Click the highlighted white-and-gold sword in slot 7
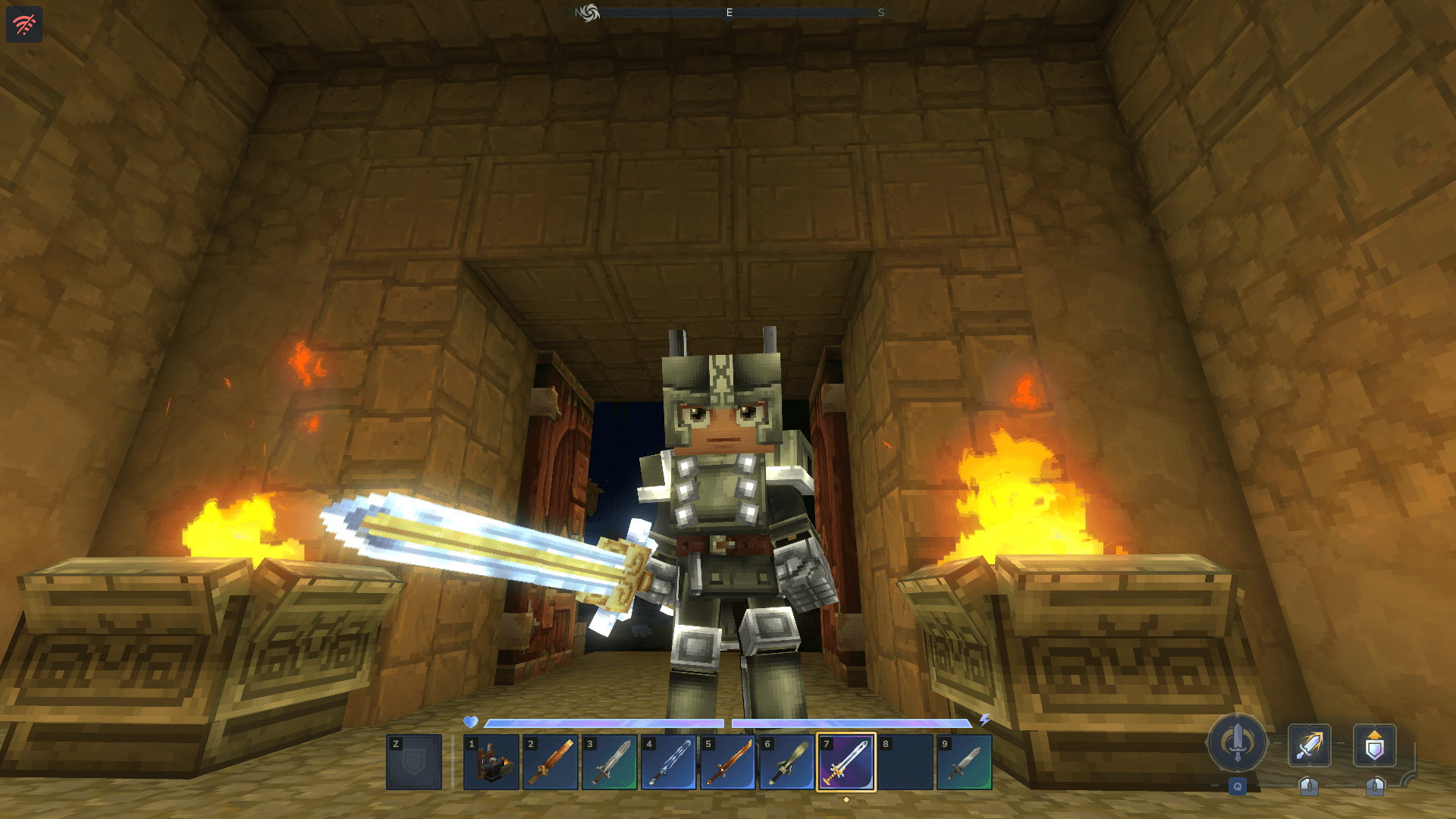The height and width of the screenshot is (819, 1456). [846, 762]
